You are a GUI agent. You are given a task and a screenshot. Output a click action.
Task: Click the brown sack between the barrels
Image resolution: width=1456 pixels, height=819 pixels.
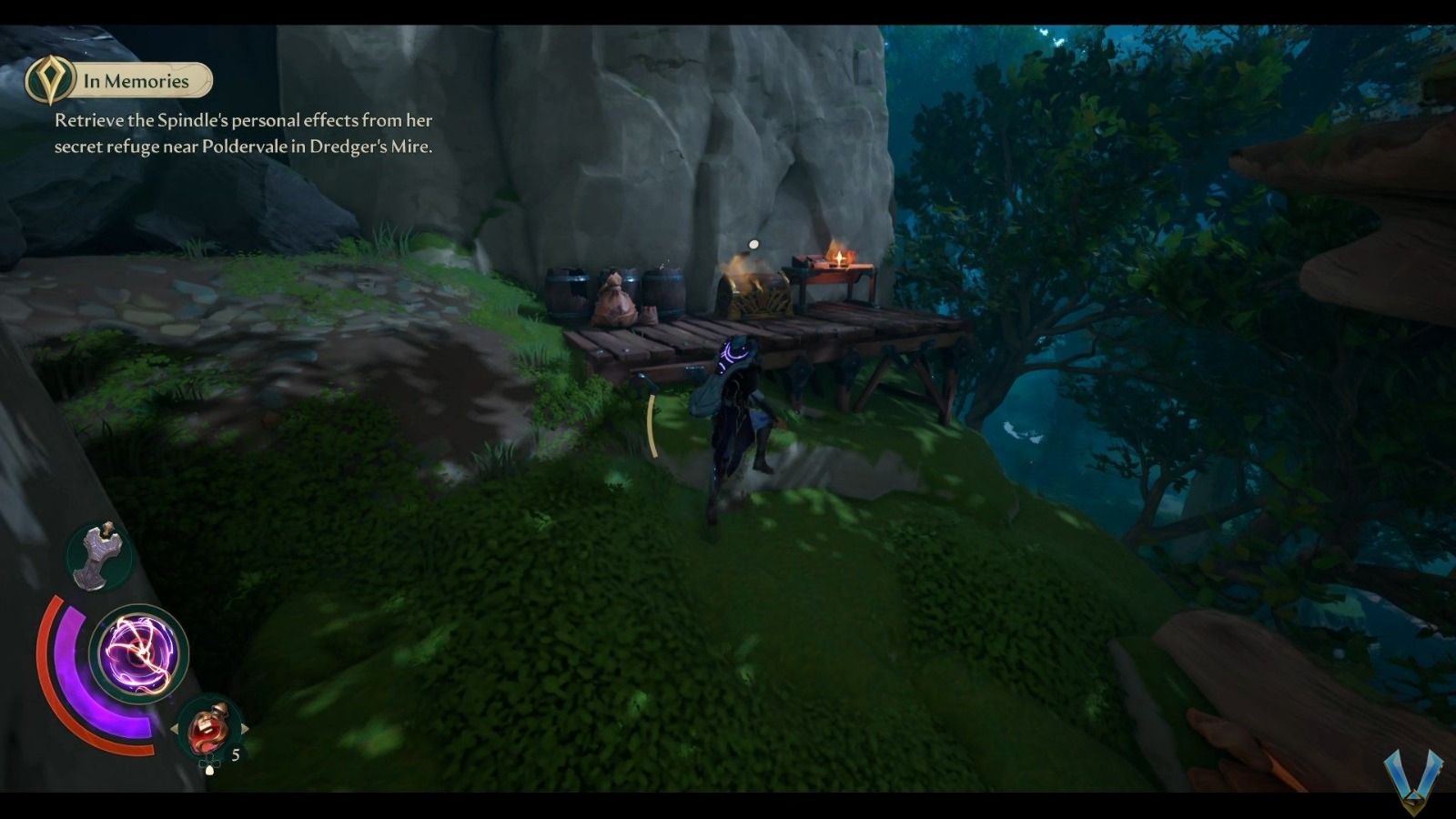click(619, 300)
